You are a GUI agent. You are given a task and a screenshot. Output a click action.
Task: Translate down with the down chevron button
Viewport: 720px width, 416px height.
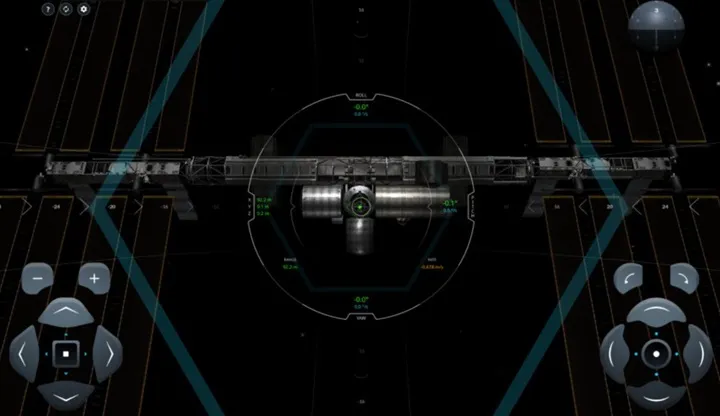pos(66,392)
